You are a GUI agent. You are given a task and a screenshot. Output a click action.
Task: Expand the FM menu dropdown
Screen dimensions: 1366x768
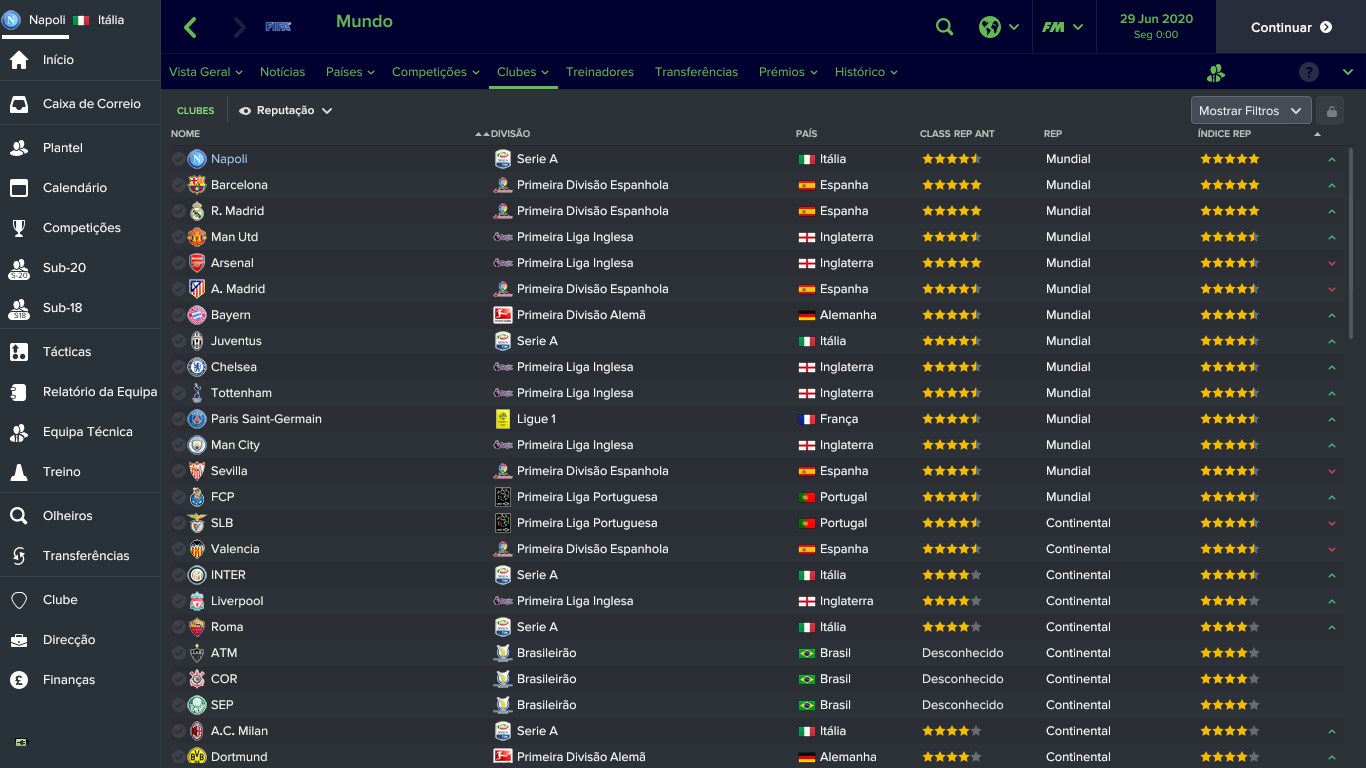(1064, 27)
